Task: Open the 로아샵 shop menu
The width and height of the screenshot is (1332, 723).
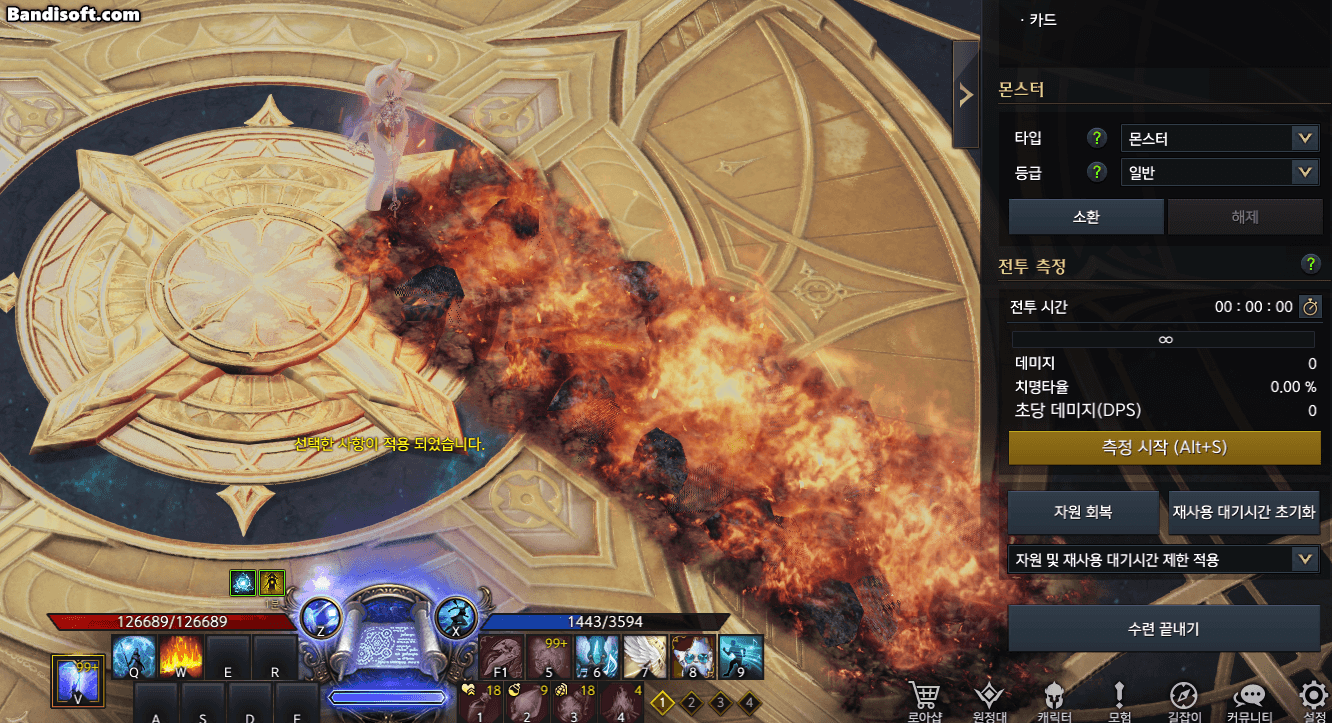Action: pos(925,700)
